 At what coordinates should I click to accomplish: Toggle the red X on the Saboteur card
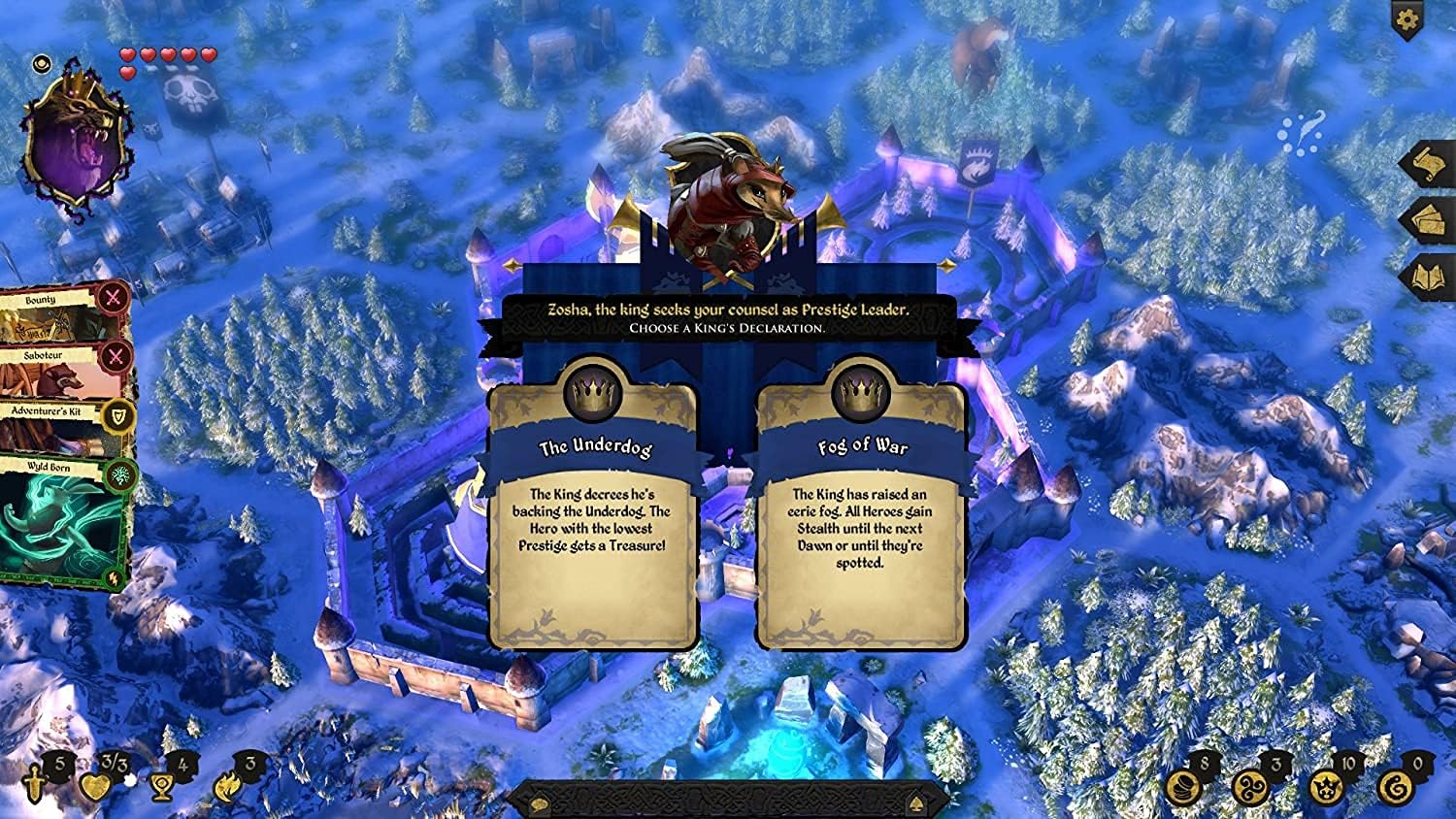(116, 356)
